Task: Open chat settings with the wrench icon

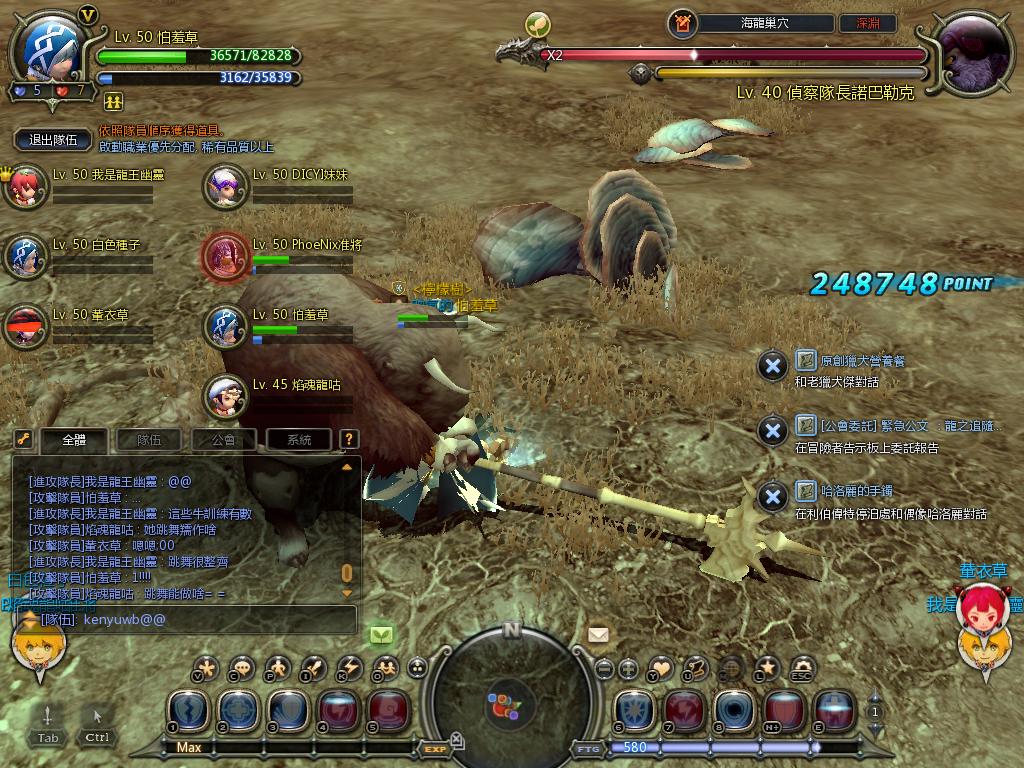Action: [23, 439]
